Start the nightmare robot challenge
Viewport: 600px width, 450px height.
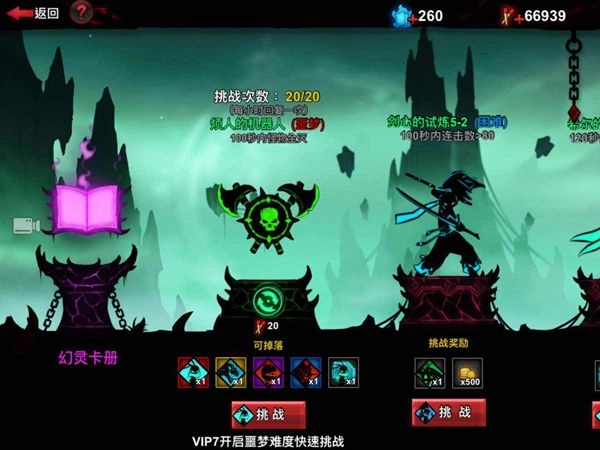268,413
